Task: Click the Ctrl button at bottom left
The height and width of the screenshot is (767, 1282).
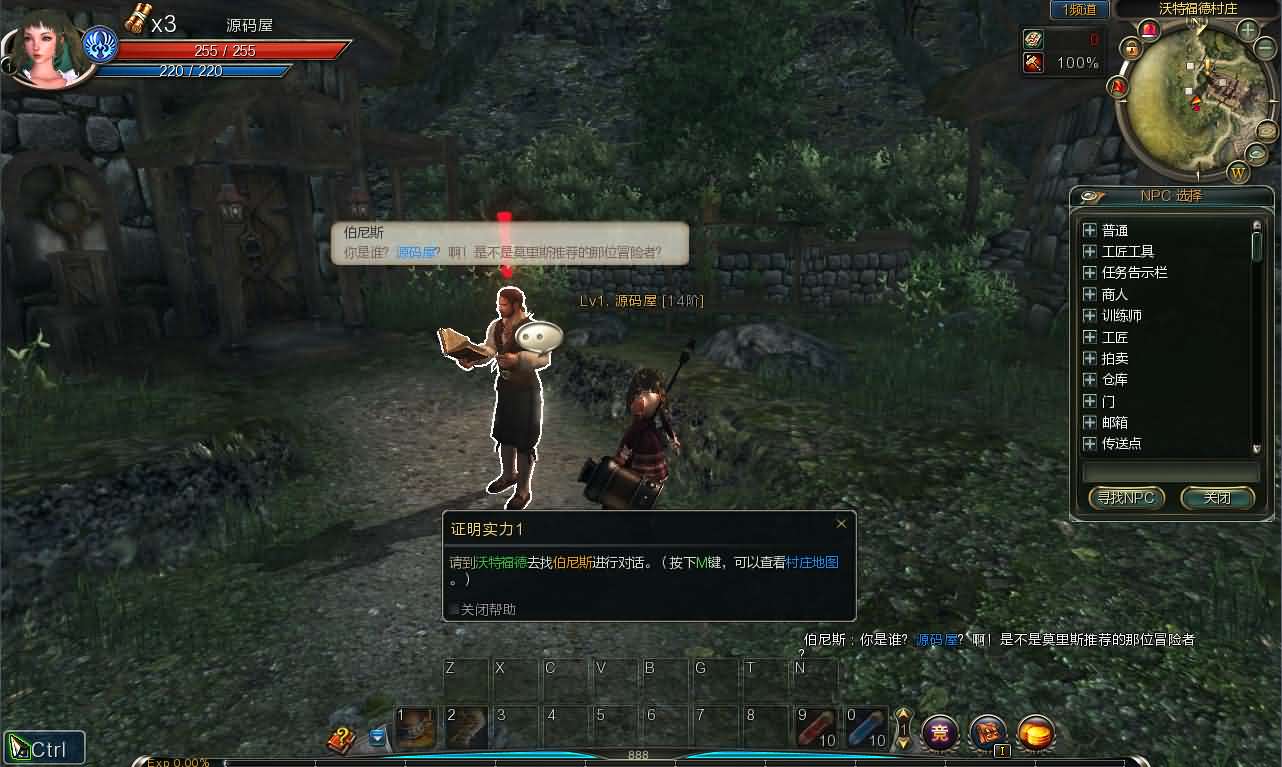Action: pyautogui.click(x=45, y=746)
